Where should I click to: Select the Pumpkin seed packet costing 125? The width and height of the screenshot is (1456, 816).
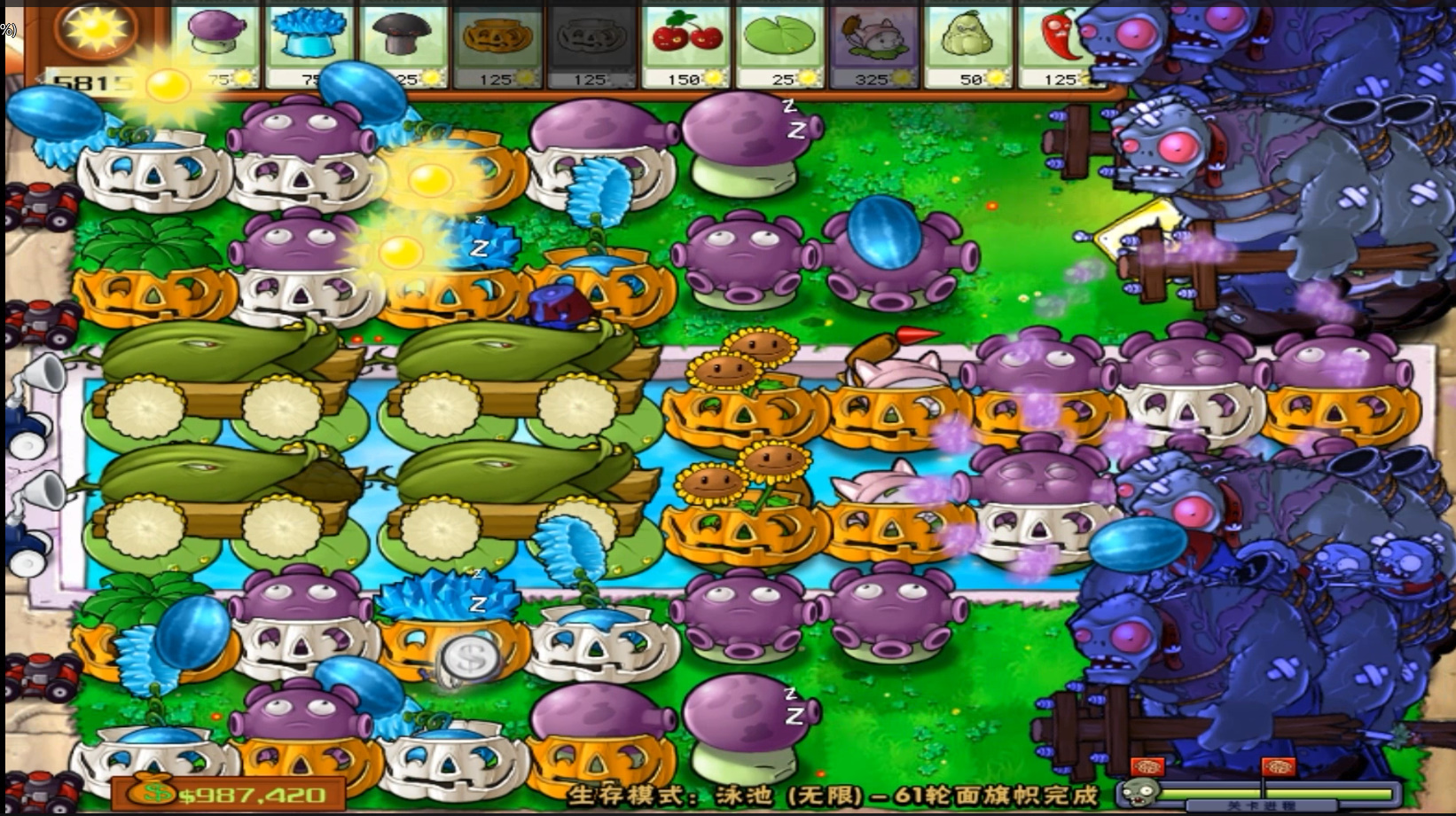[497, 40]
